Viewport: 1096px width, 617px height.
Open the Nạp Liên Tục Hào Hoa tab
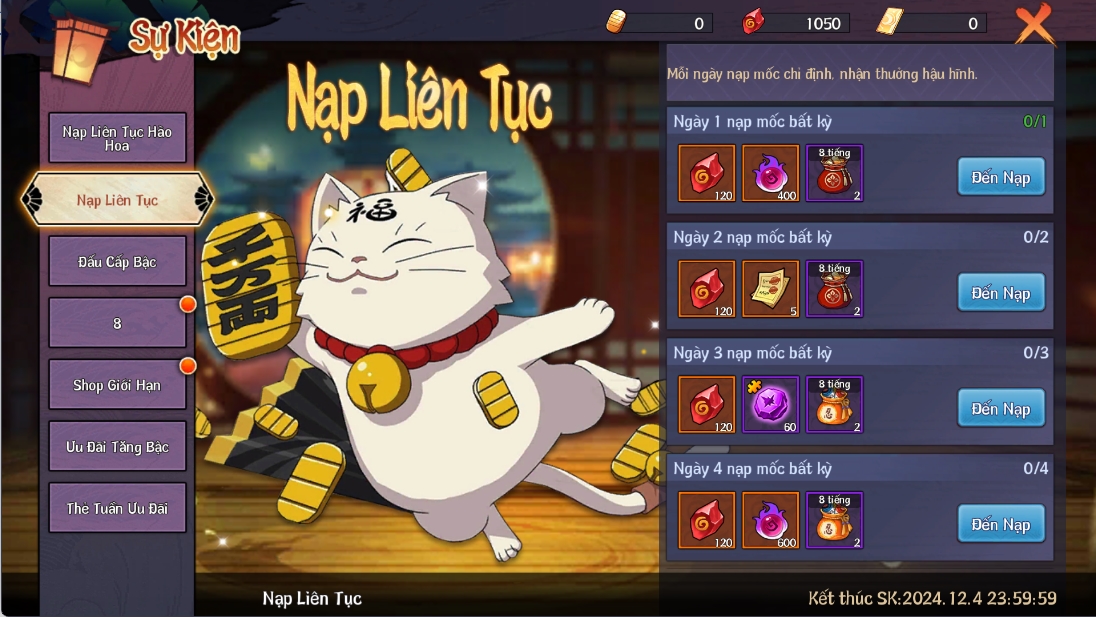pyautogui.click(x=117, y=138)
